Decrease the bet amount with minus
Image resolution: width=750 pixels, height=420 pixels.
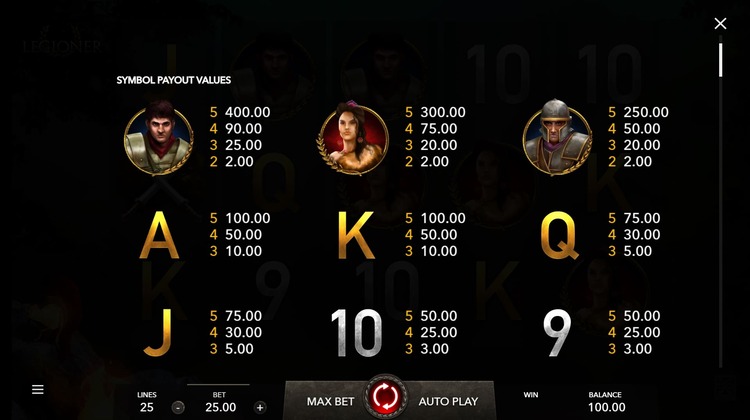pyautogui.click(x=176, y=407)
